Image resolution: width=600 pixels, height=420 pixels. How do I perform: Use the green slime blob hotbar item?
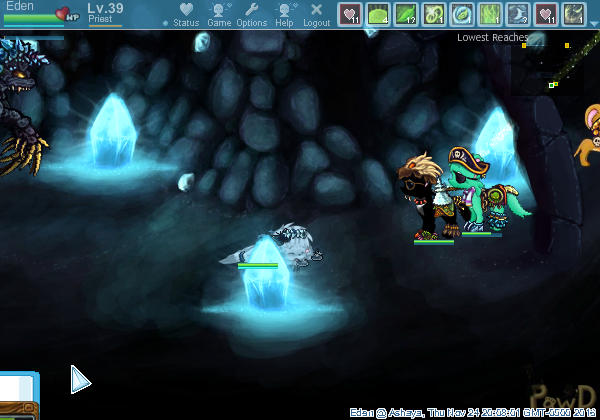378,14
